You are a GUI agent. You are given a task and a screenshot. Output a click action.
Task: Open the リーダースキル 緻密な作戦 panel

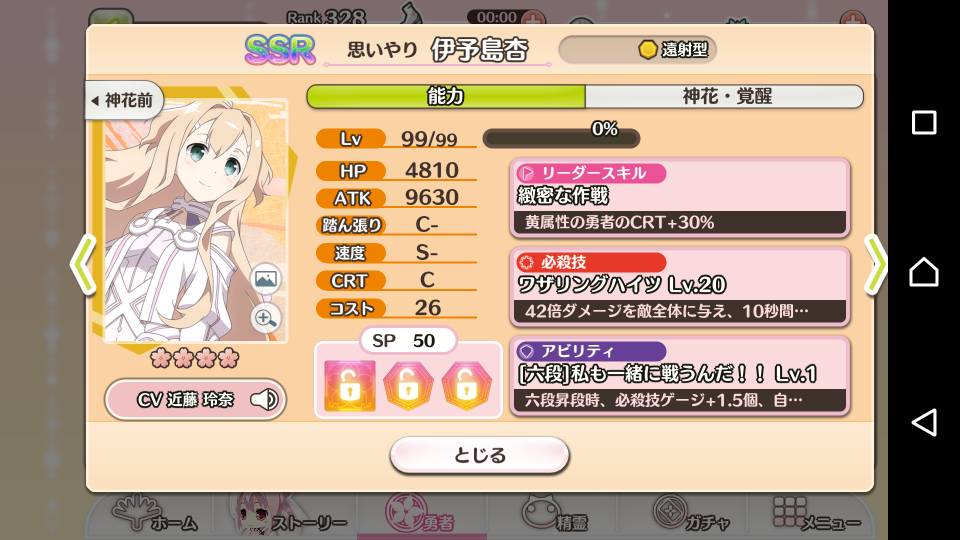(680, 197)
